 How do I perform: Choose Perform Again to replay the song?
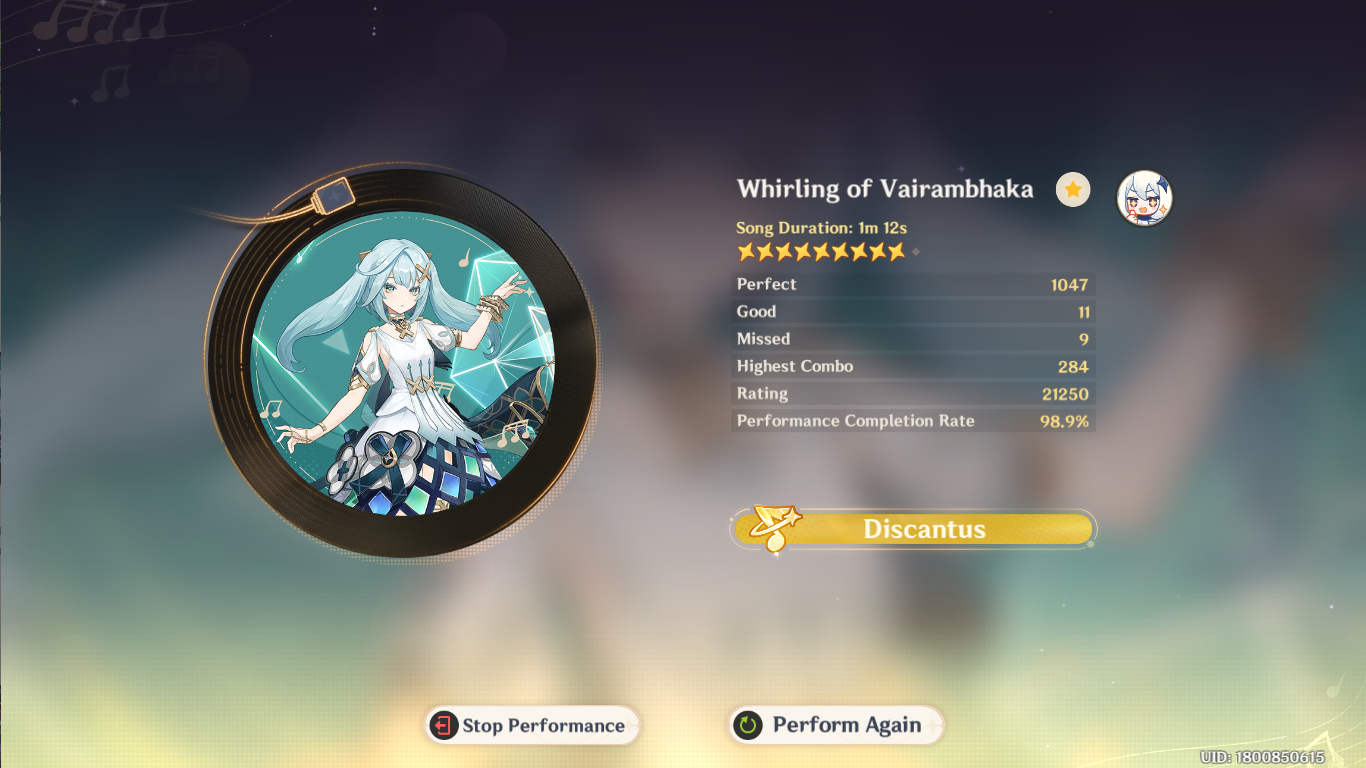(836, 726)
